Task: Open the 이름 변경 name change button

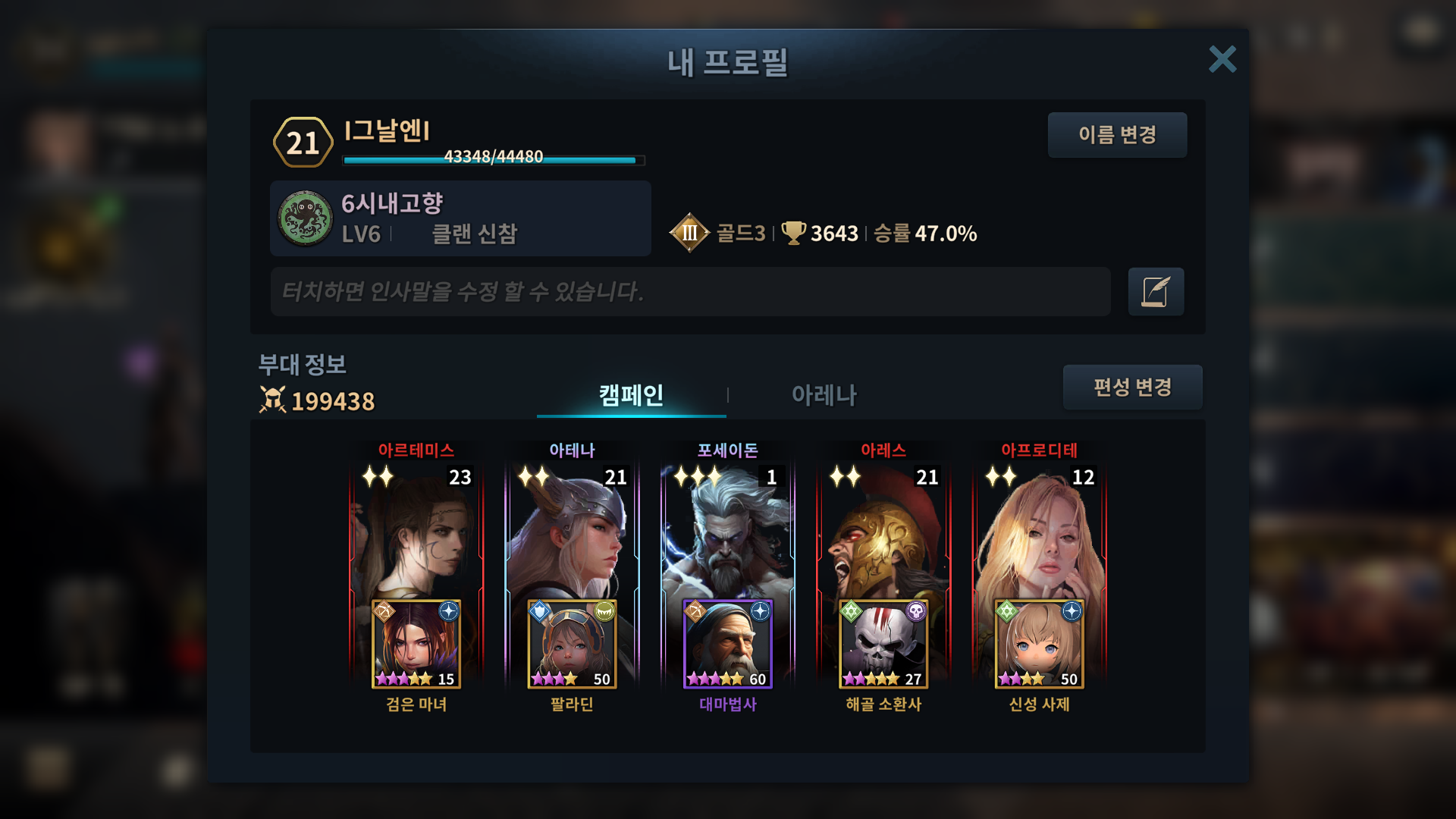Action: [x=1117, y=135]
